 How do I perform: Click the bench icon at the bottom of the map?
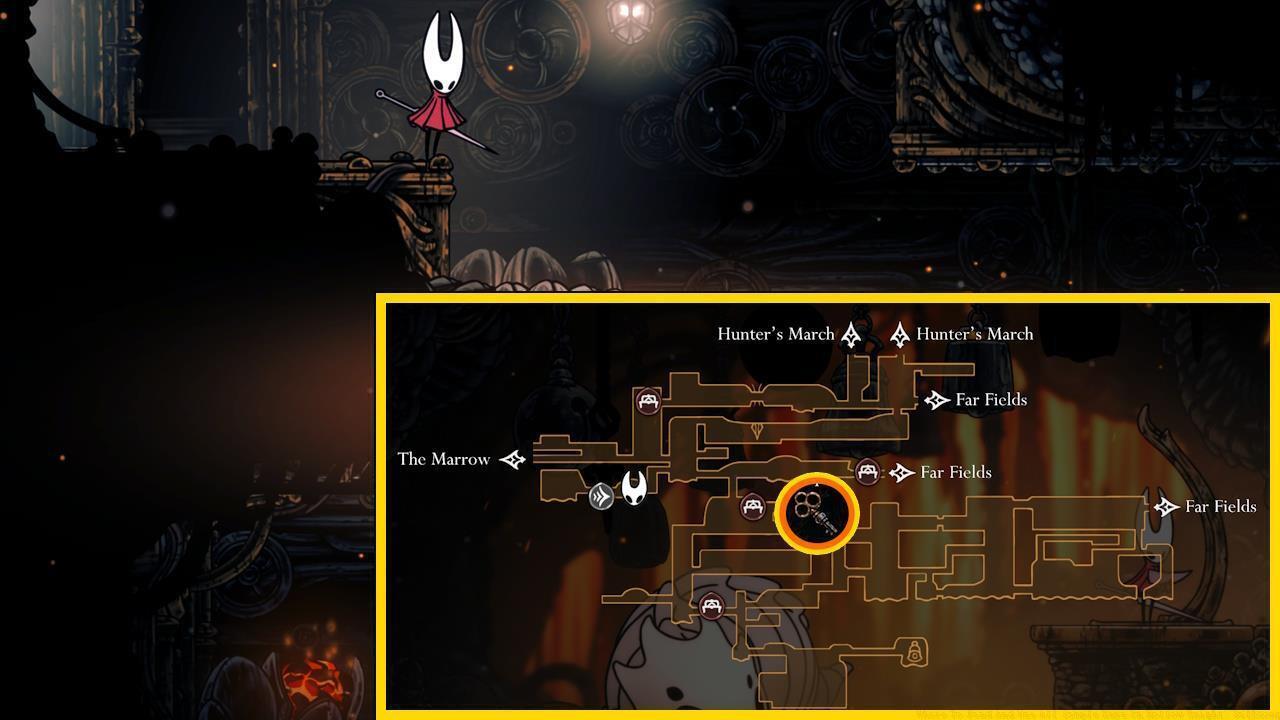pyautogui.click(x=713, y=604)
